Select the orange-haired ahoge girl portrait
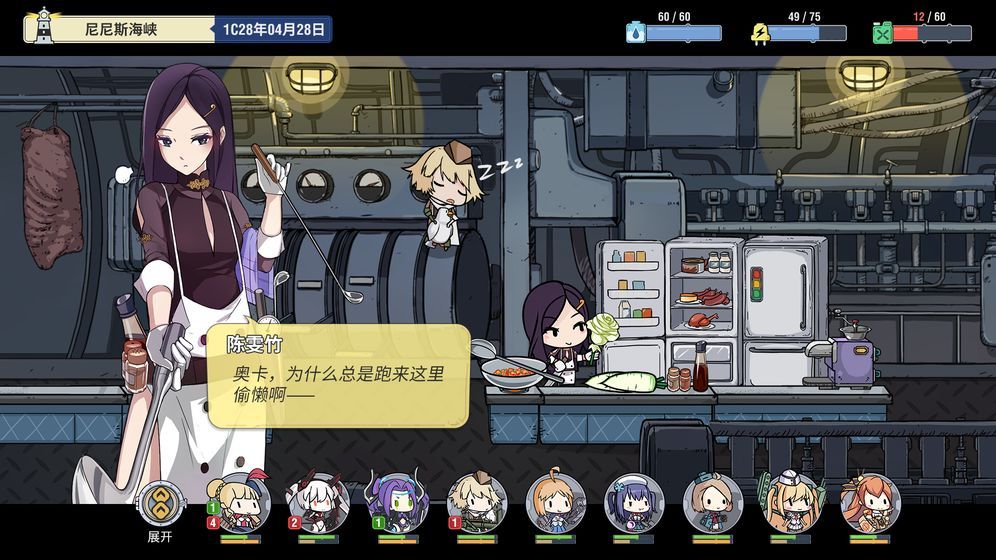Viewport: 996px width, 560px height. click(555, 501)
